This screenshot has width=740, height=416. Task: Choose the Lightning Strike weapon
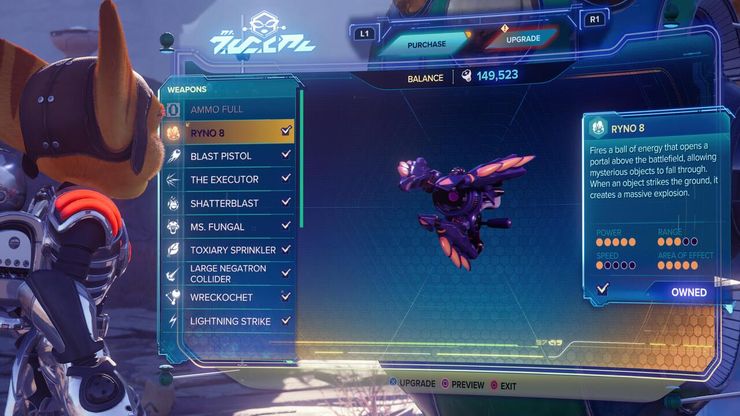click(228, 321)
